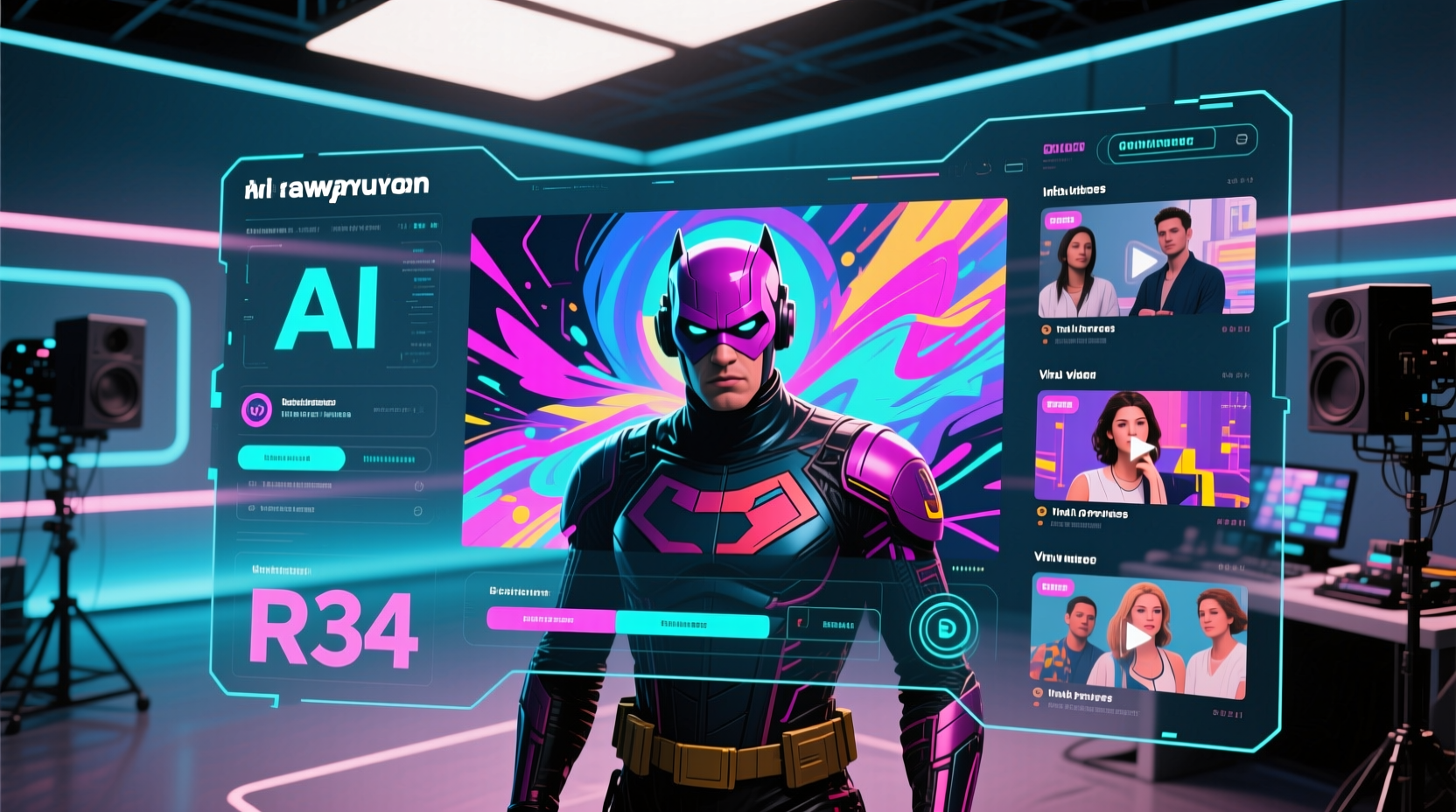The height and width of the screenshot is (812, 1456).
Task: Play the video thumbnail showing a man and woman
Action: 1143,262
